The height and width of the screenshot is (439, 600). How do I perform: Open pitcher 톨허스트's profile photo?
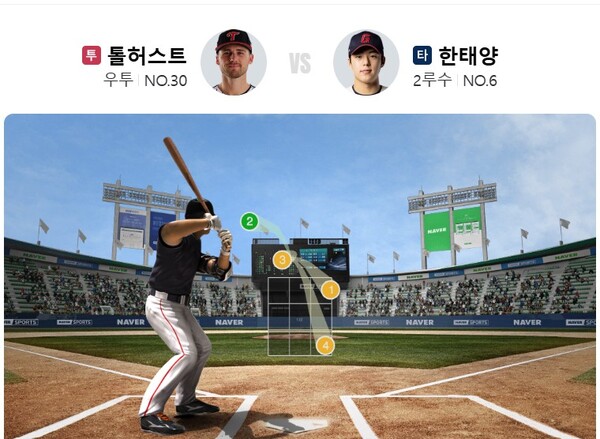click(x=233, y=61)
